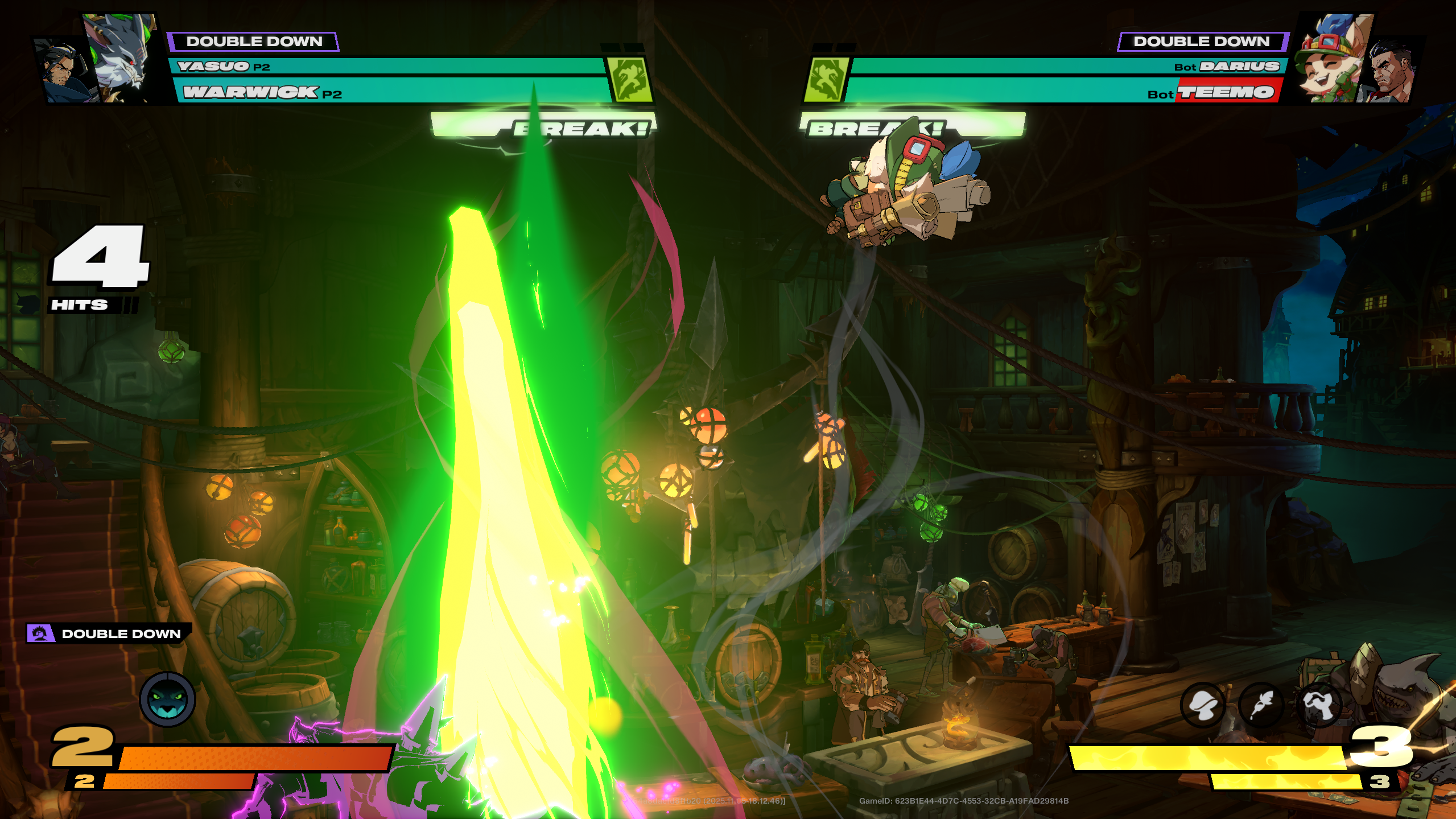
Task: Select the Warwick wolf-face assist icon
Action: 168,699
